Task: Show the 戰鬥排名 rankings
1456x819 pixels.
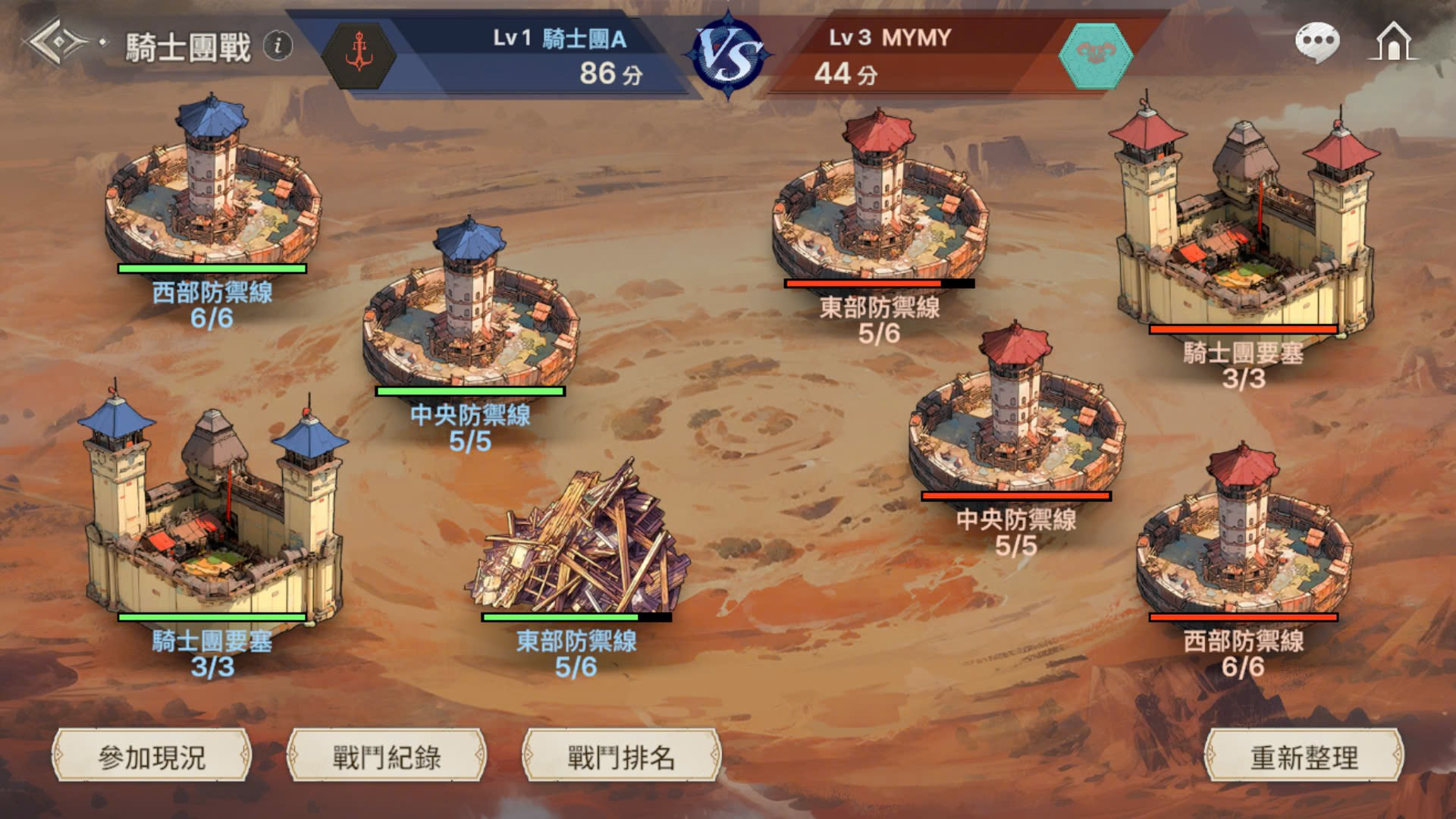Action: click(x=621, y=756)
